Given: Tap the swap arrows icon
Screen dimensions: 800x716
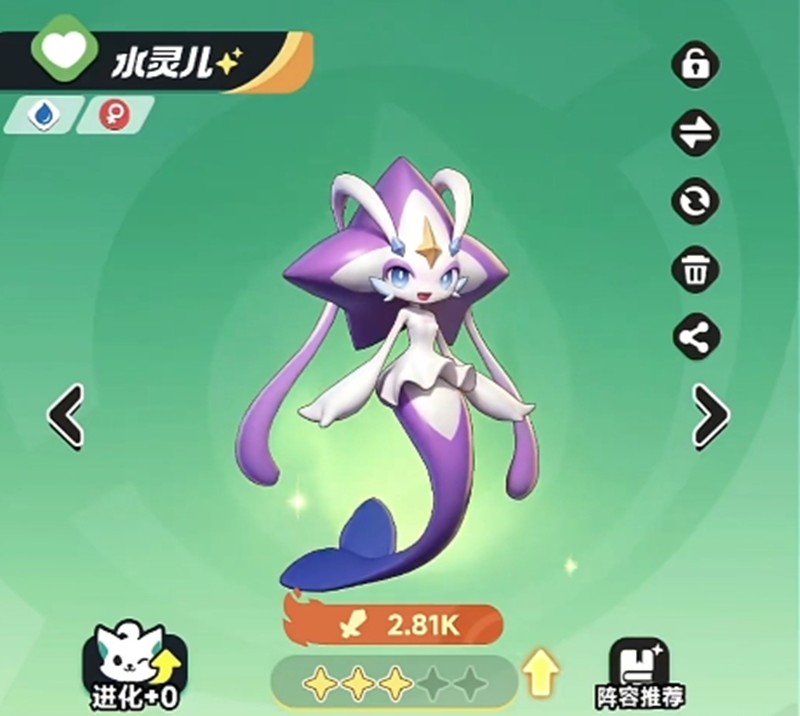Looking at the screenshot, I should point(694,133).
